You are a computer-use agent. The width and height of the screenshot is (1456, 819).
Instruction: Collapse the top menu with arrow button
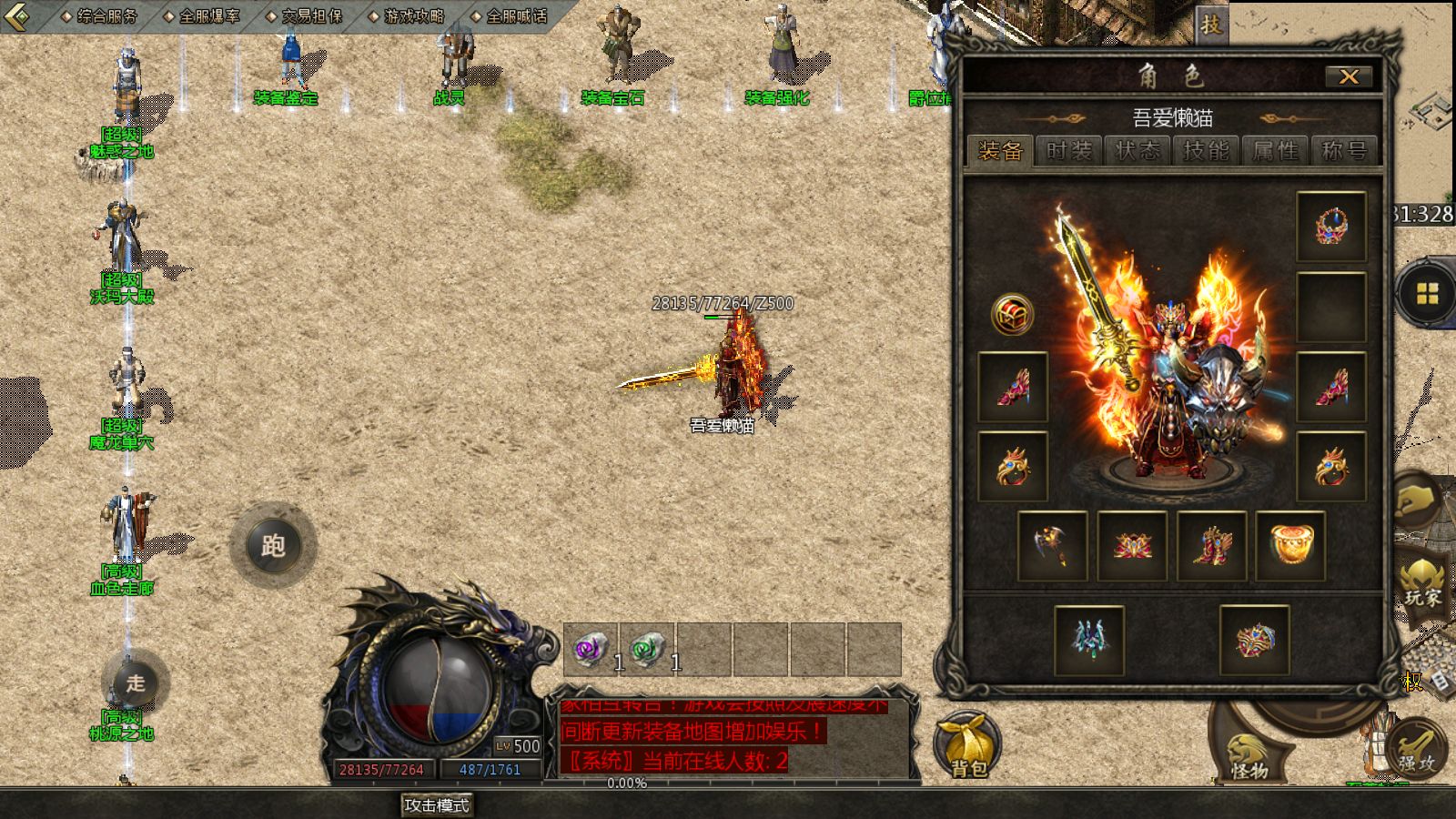[16, 15]
